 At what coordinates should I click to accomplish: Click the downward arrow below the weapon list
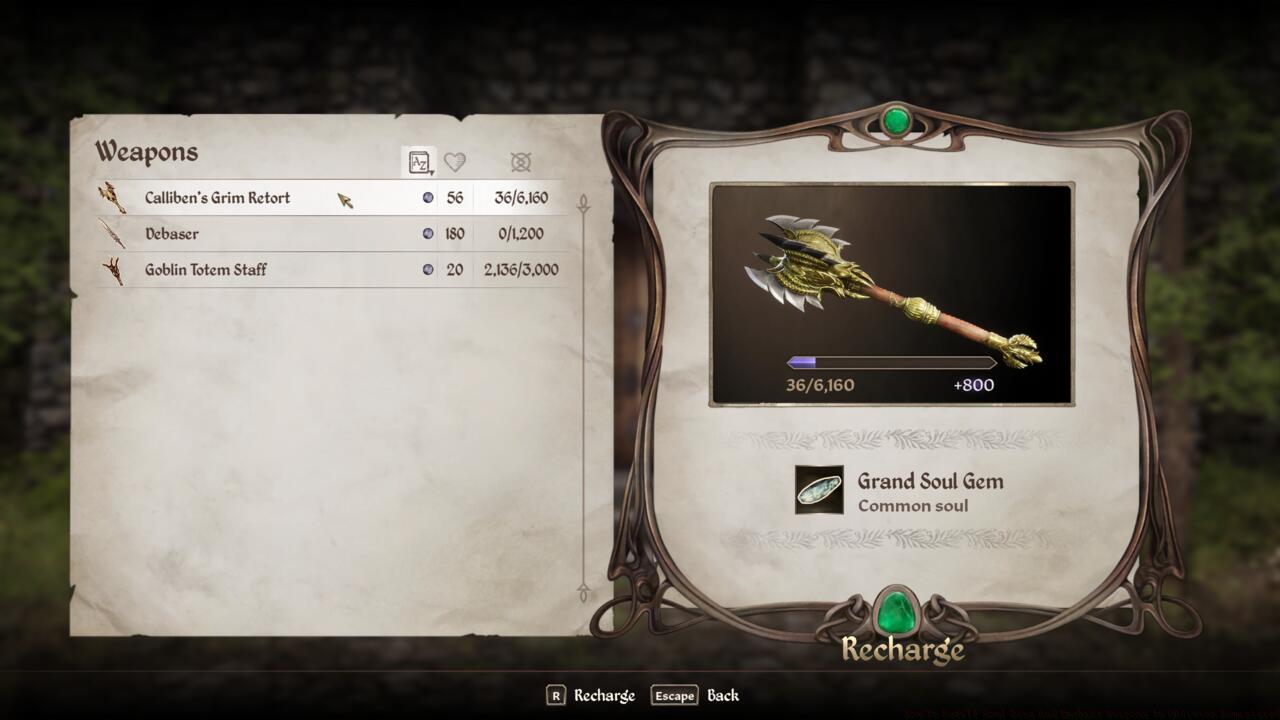(x=584, y=594)
